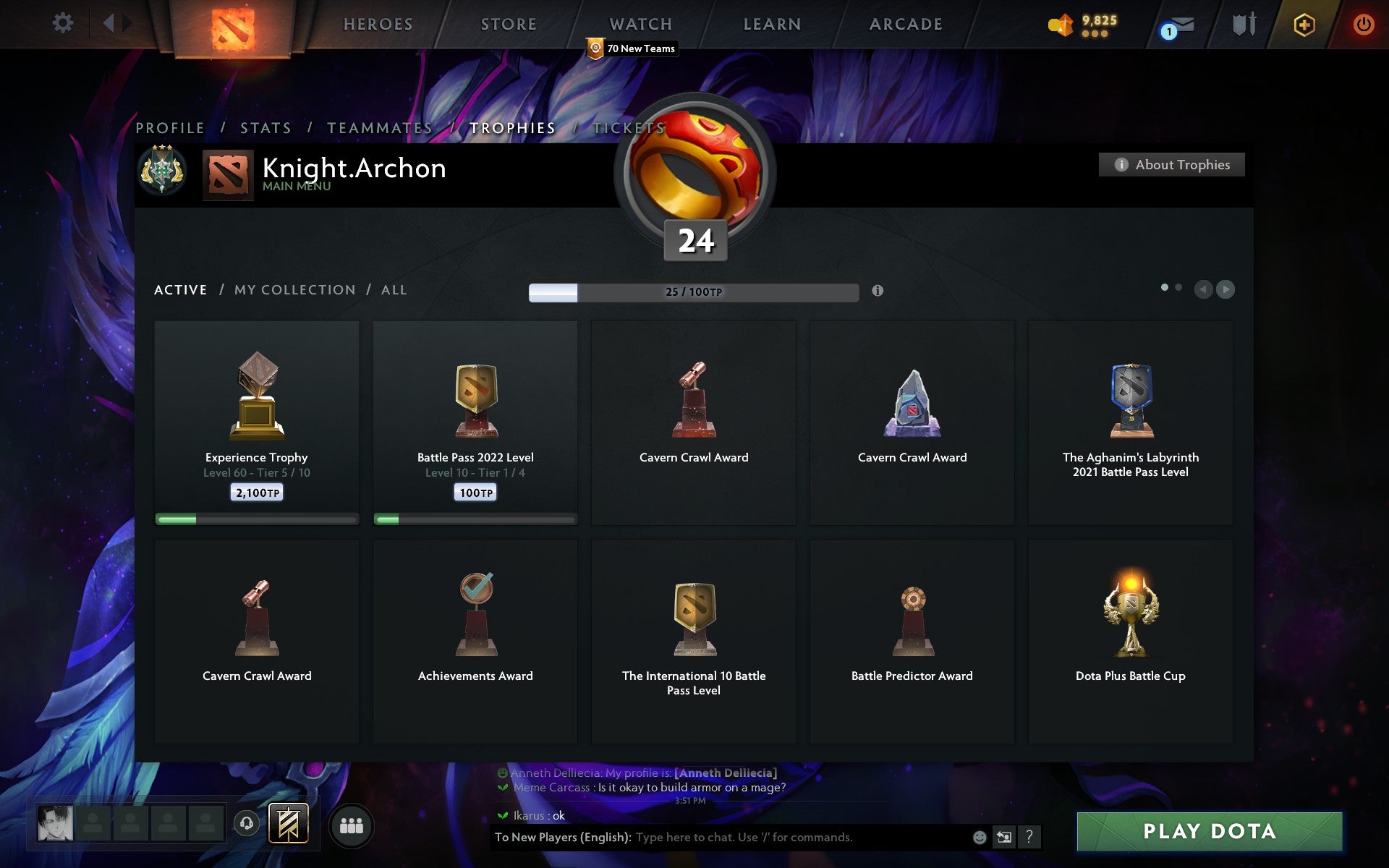Open About Trophies
The height and width of the screenshot is (868, 1389).
pyautogui.click(x=1171, y=164)
